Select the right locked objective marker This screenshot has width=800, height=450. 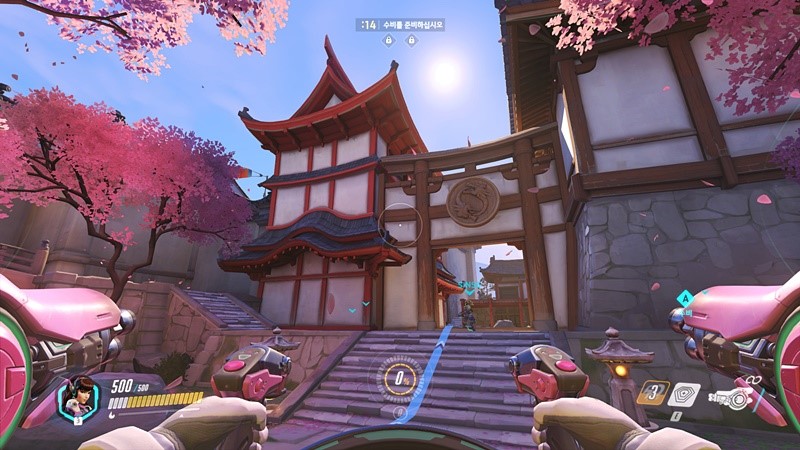(412, 40)
